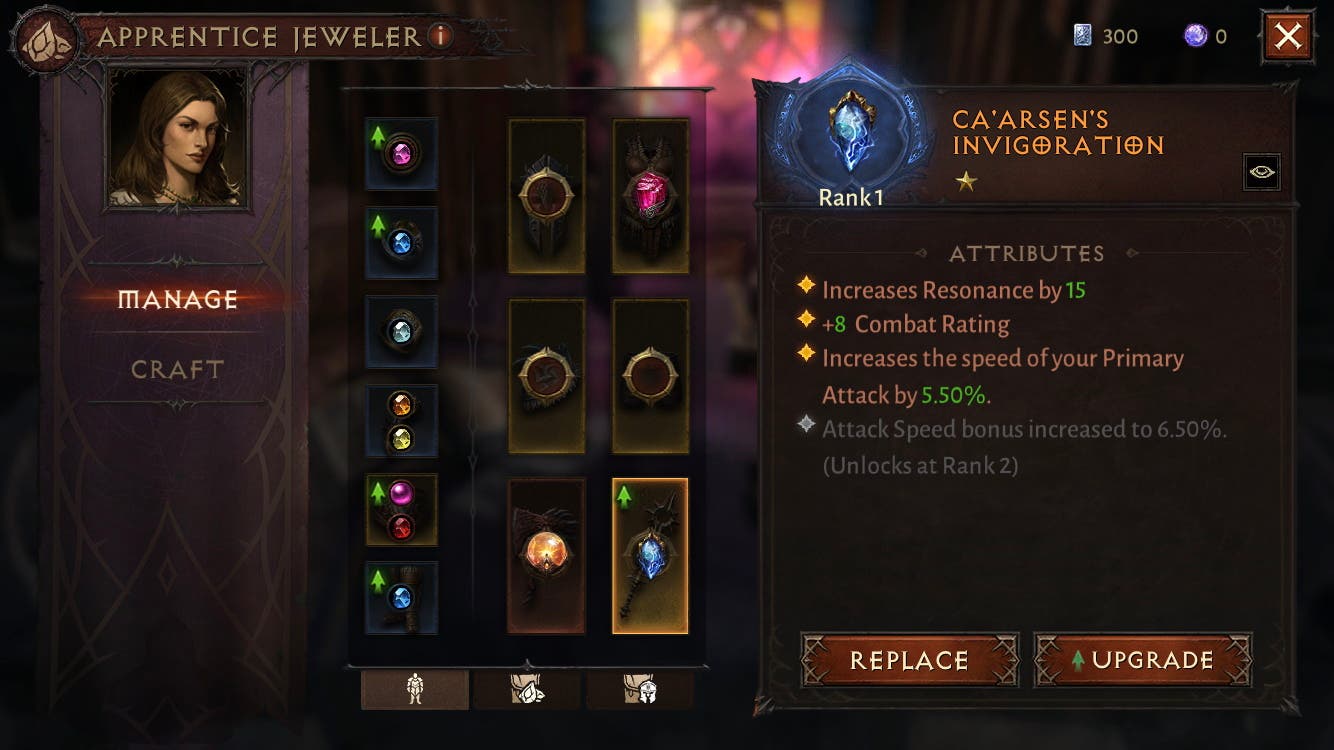Image resolution: width=1334 pixels, height=750 pixels.
Task: Select the pink gem chest armor slot
Action: (x=650, y=195)
